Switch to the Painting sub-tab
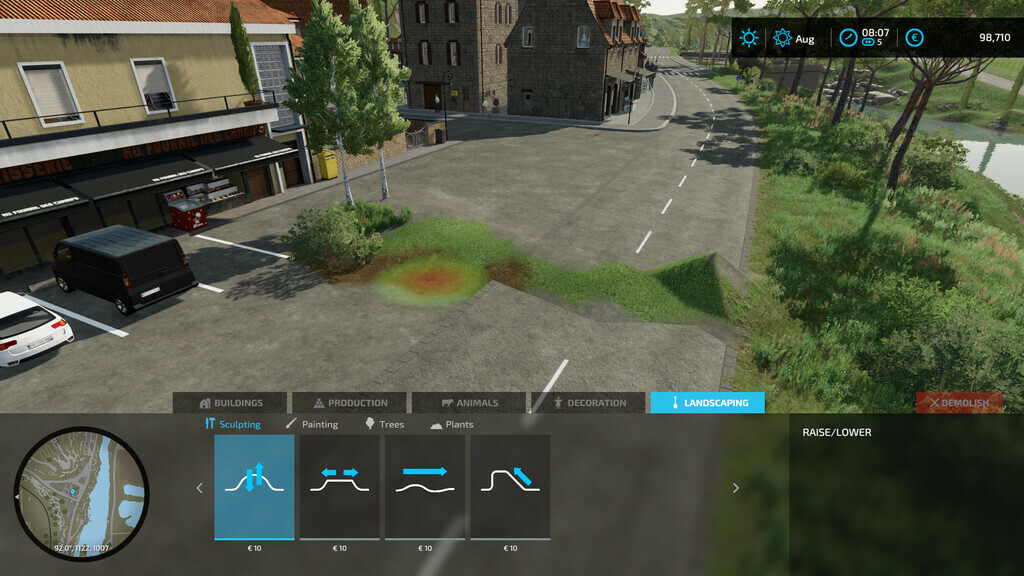This screenshot has height=576, width=1024. (x=312, y=424)
